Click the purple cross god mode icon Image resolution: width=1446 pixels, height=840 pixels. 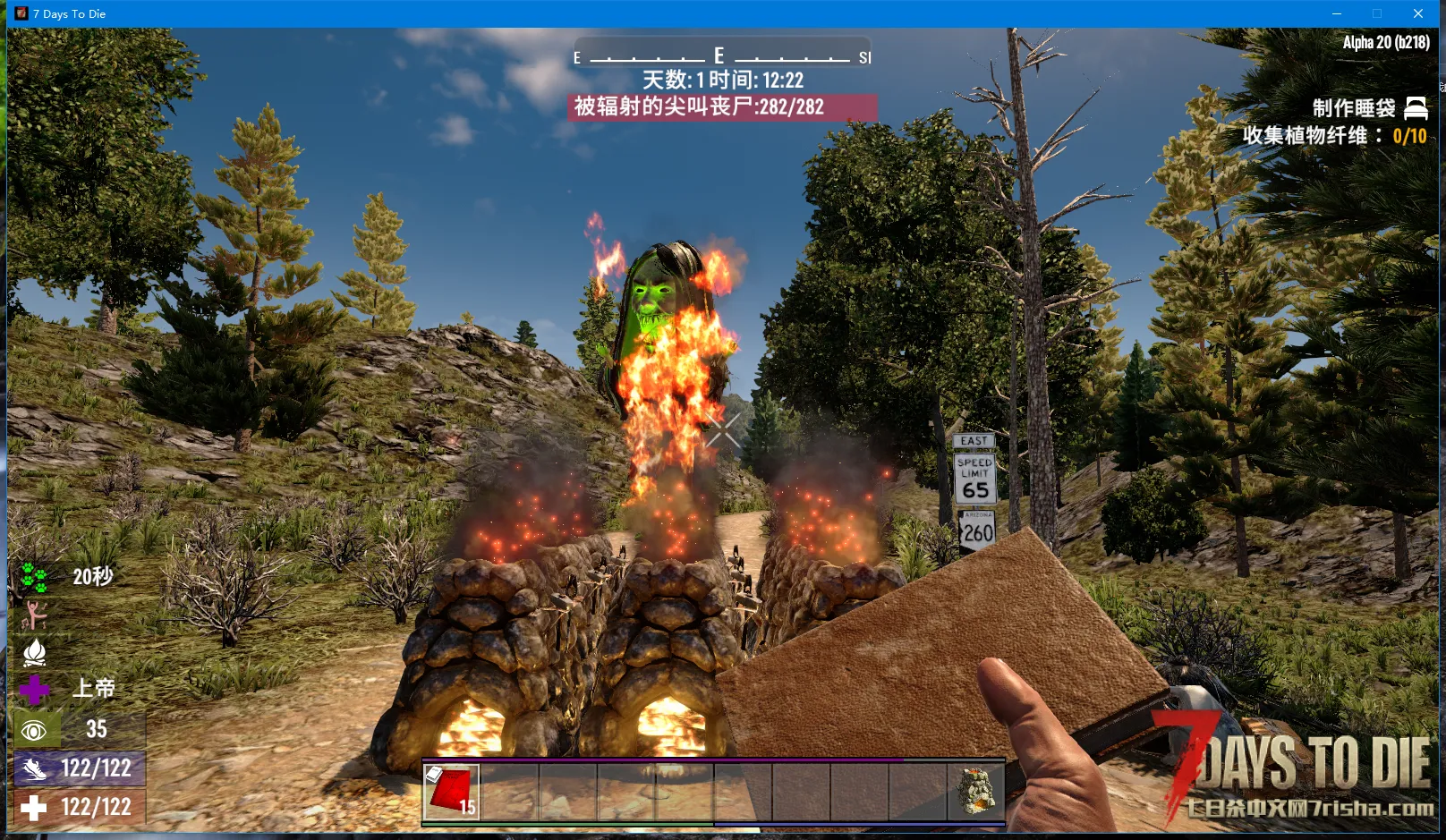coord(34,689)
